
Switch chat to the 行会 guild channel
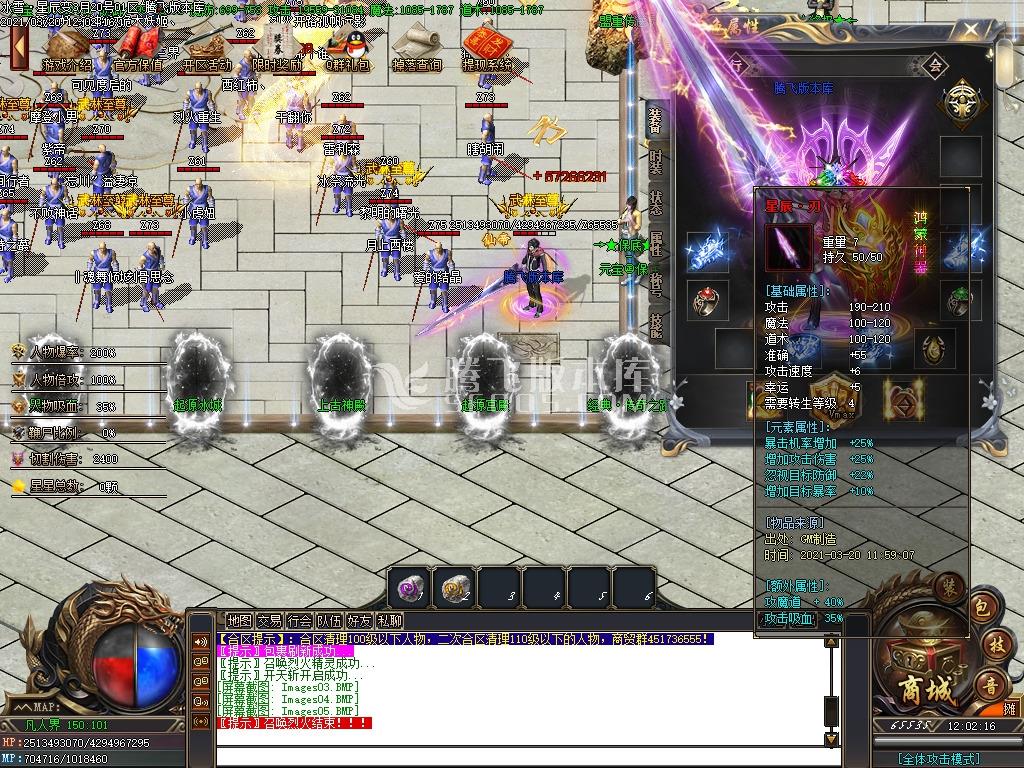(299, 621)
